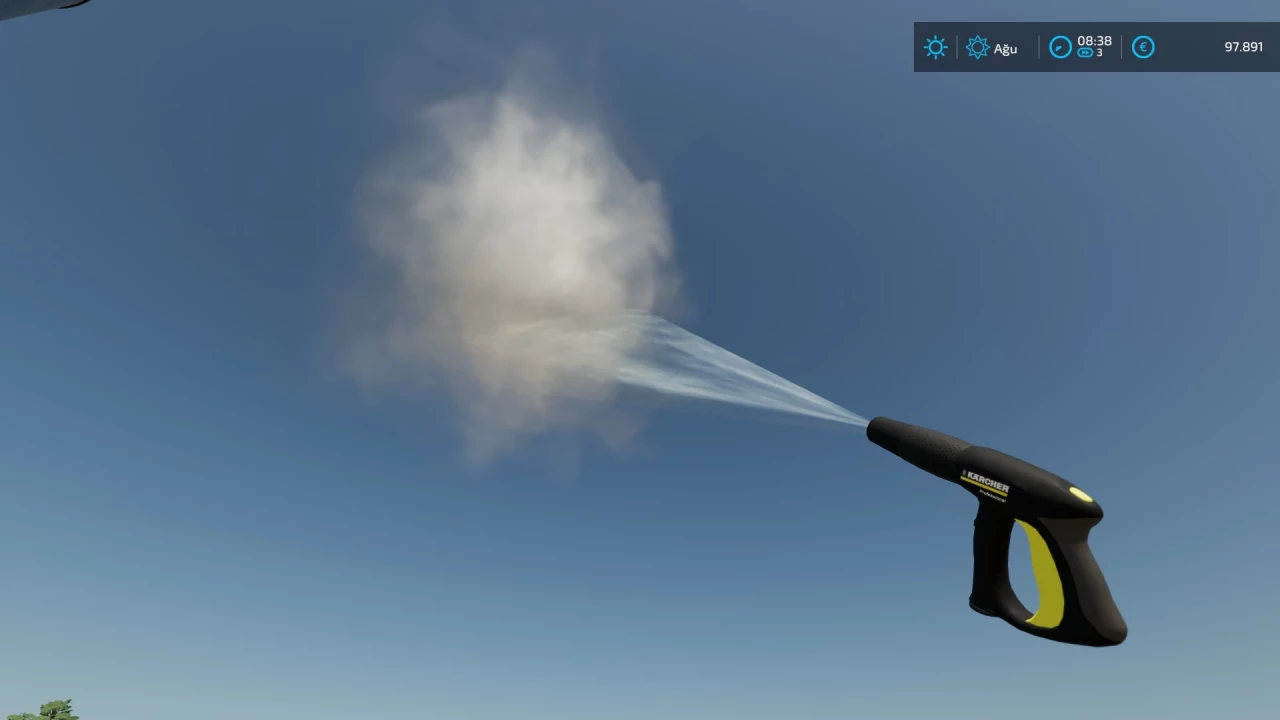The width and height of the screenshot is (1280, 720).
Task: Open the Euro currency icon
Action: pyautogui.click(x=1143, y=47)
